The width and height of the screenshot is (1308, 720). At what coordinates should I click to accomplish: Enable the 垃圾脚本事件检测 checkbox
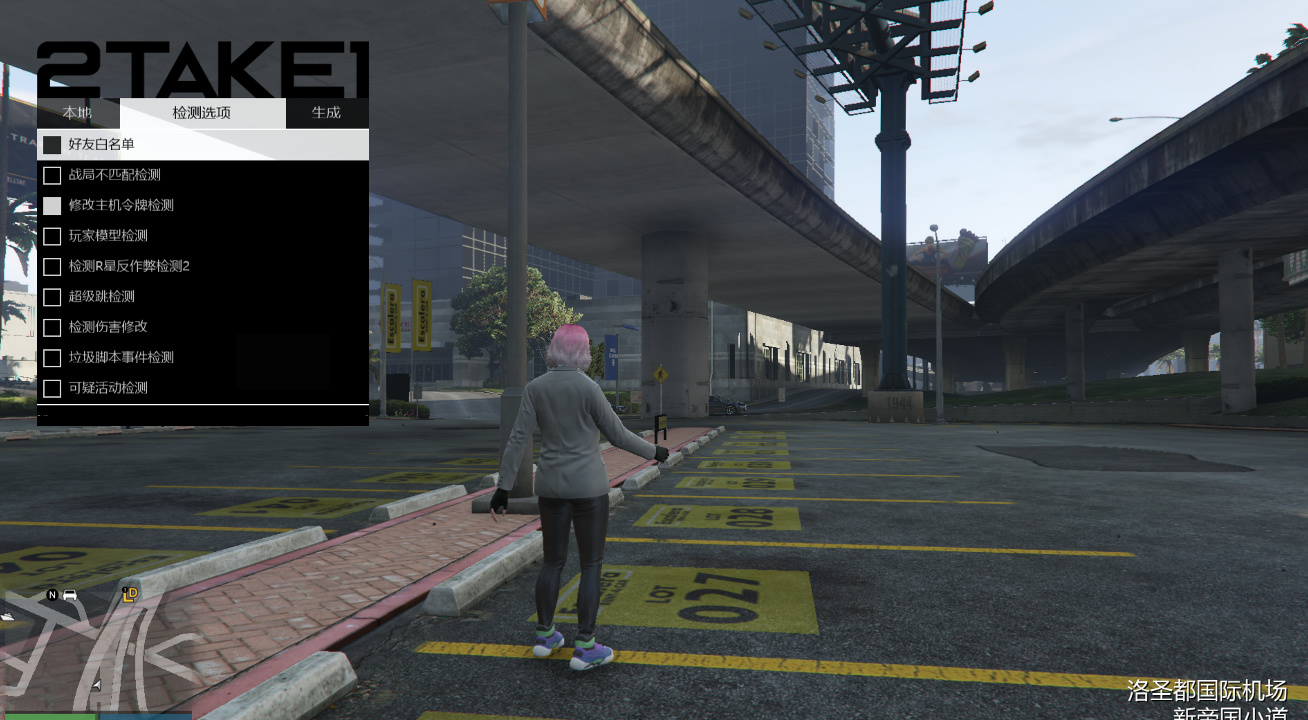point(53,357)
